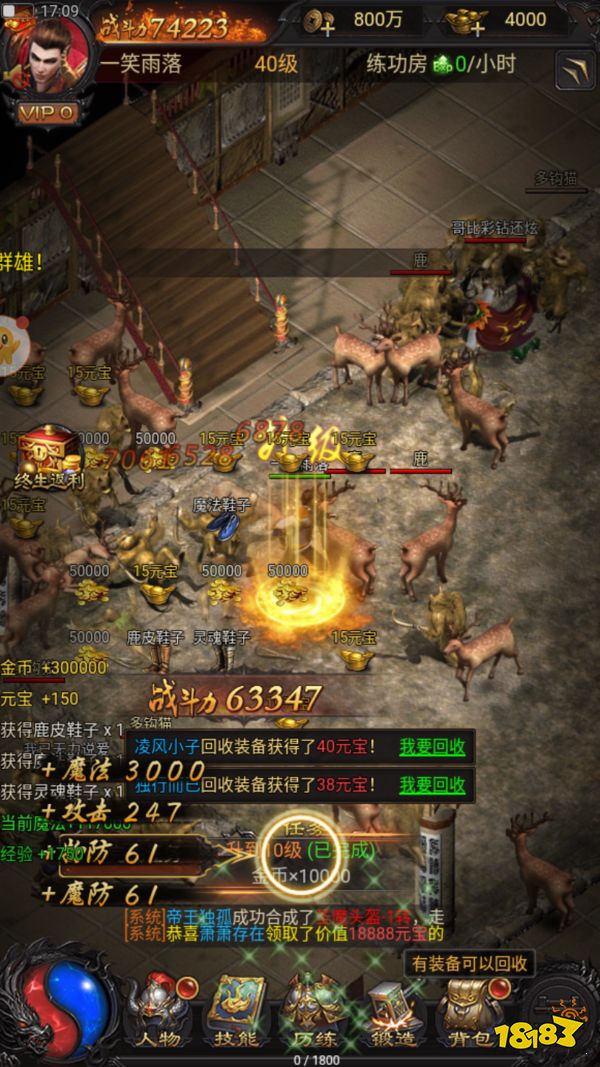This screenshot has height=1067, width=600.
Task: Open the 人物 character menu
Action: pos(160,1010)
